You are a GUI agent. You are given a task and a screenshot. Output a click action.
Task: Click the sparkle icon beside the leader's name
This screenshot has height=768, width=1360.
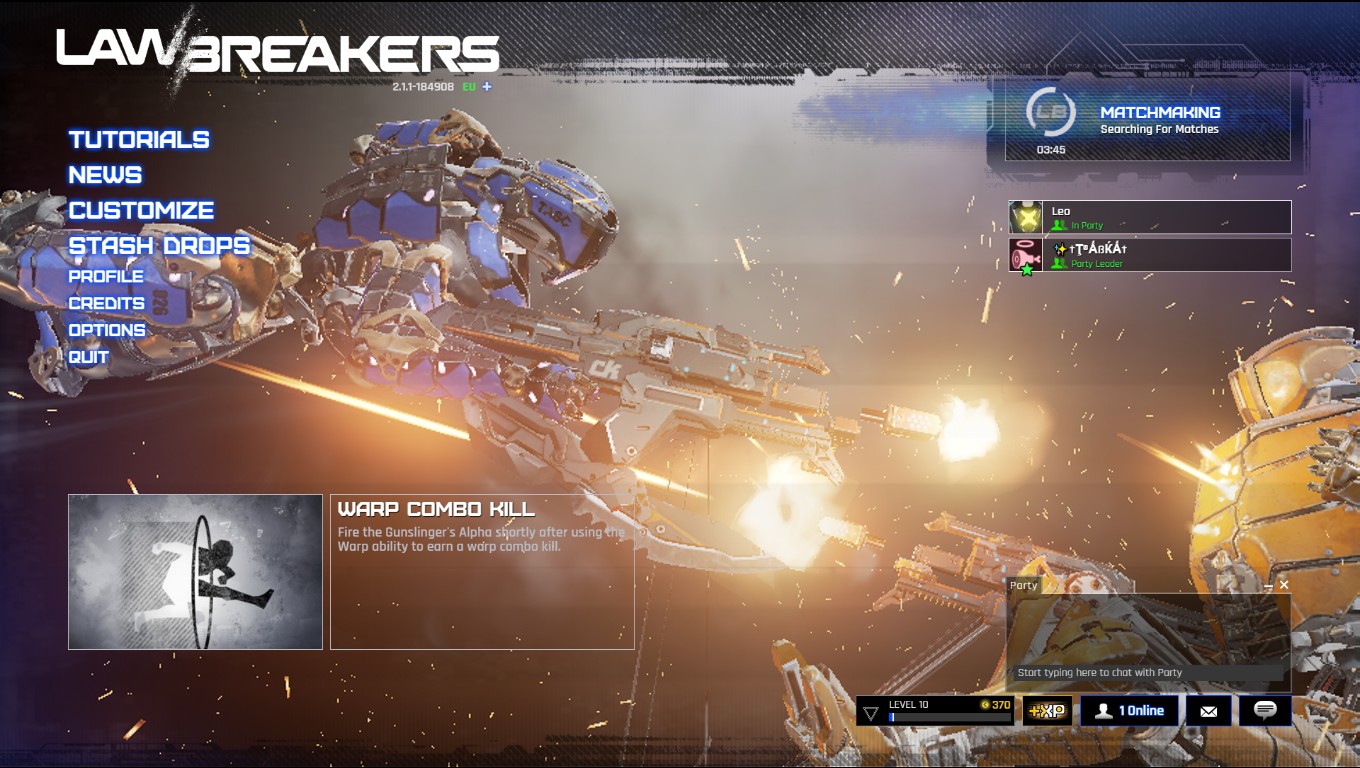tap(1059, 249)
